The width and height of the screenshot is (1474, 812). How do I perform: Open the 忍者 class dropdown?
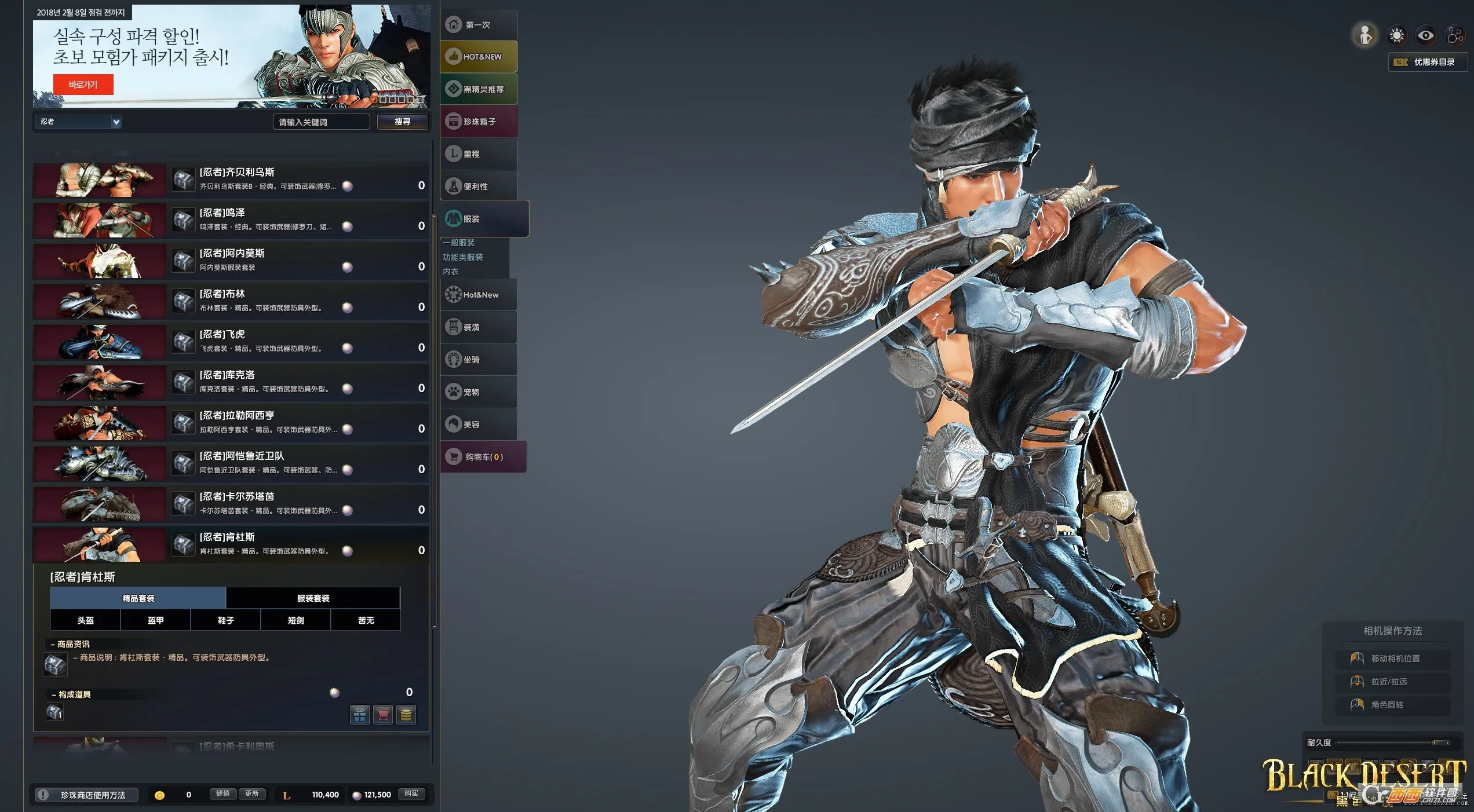pos(78,122)
